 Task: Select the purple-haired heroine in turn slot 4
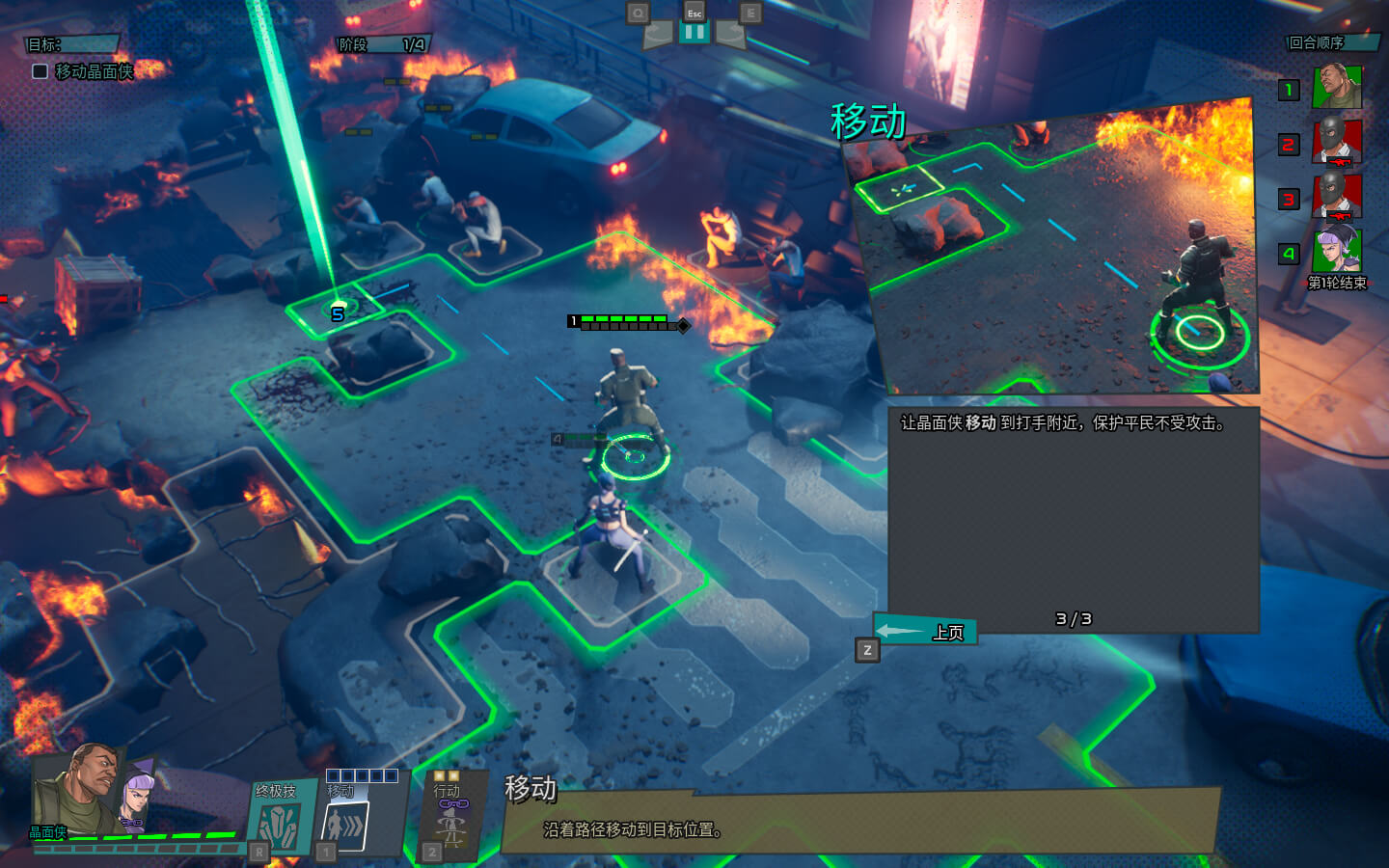pos(1337,252)
